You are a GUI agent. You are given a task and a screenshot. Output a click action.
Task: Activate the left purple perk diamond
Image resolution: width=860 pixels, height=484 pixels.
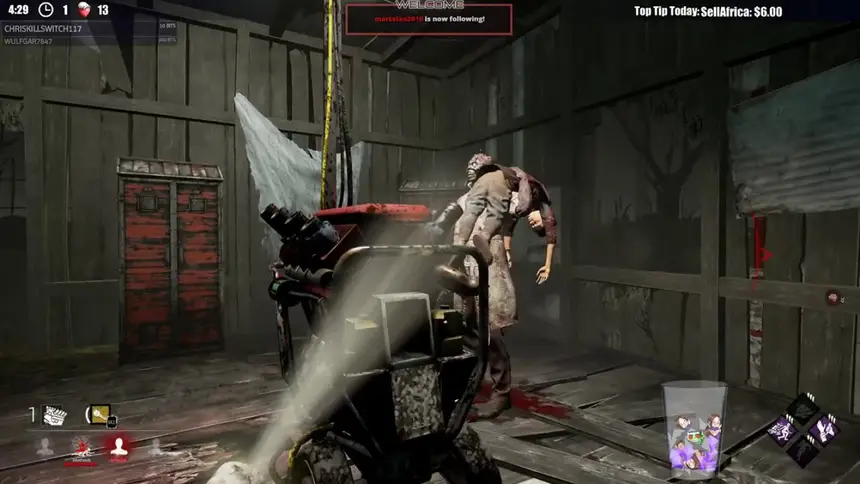tap(782, 430)
